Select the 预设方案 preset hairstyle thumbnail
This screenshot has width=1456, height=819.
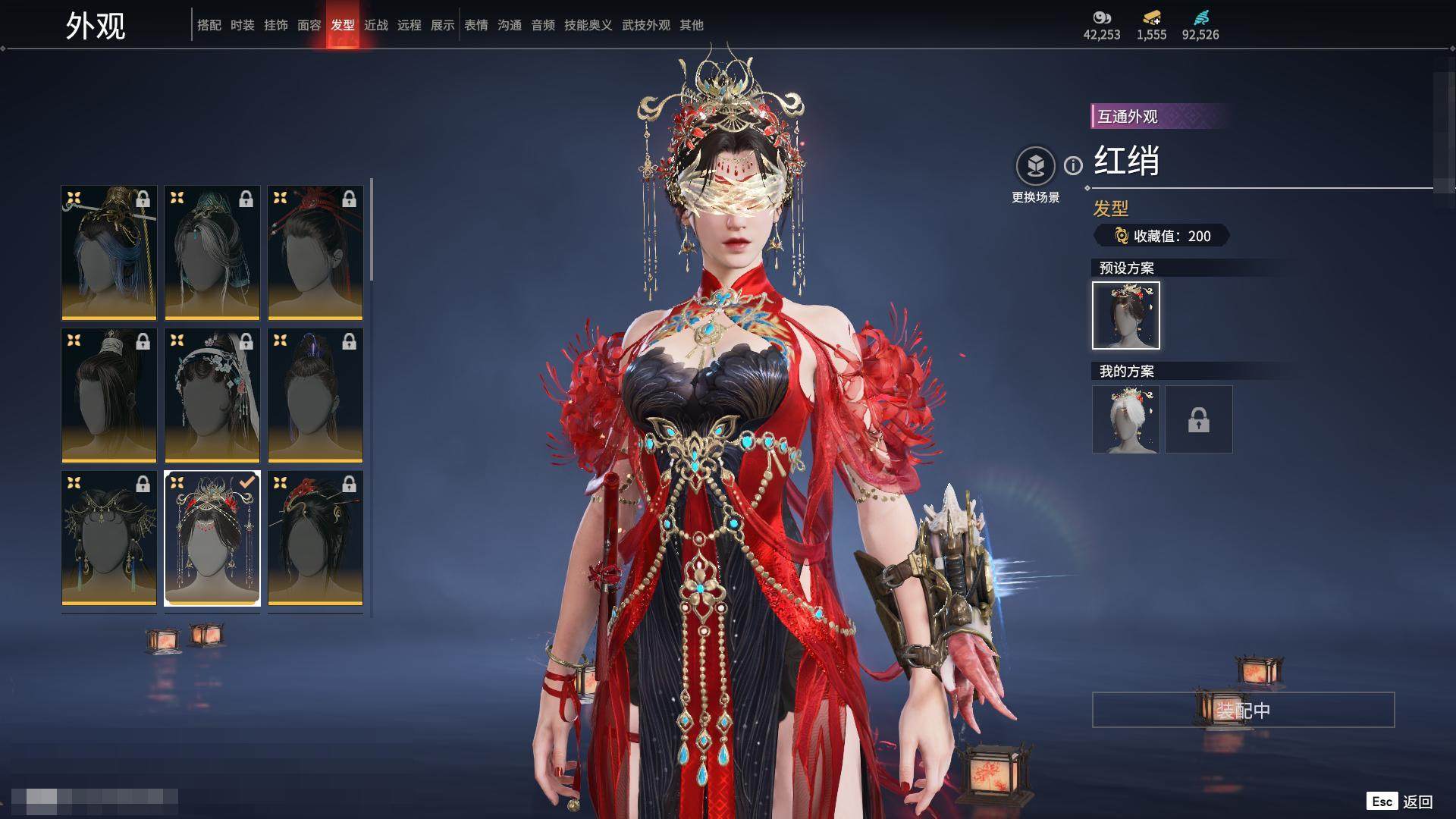coord(1125,315)
